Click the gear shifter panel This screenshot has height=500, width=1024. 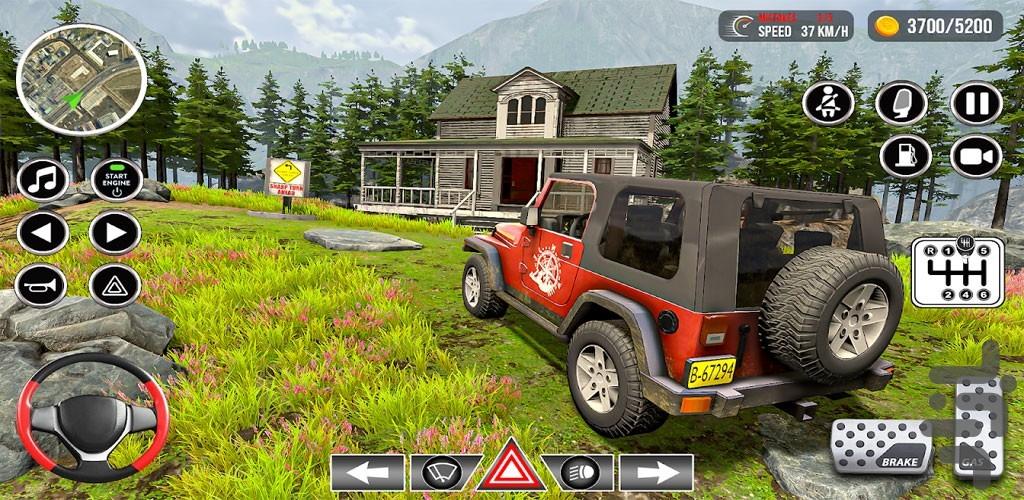click(x=958, y=271)
